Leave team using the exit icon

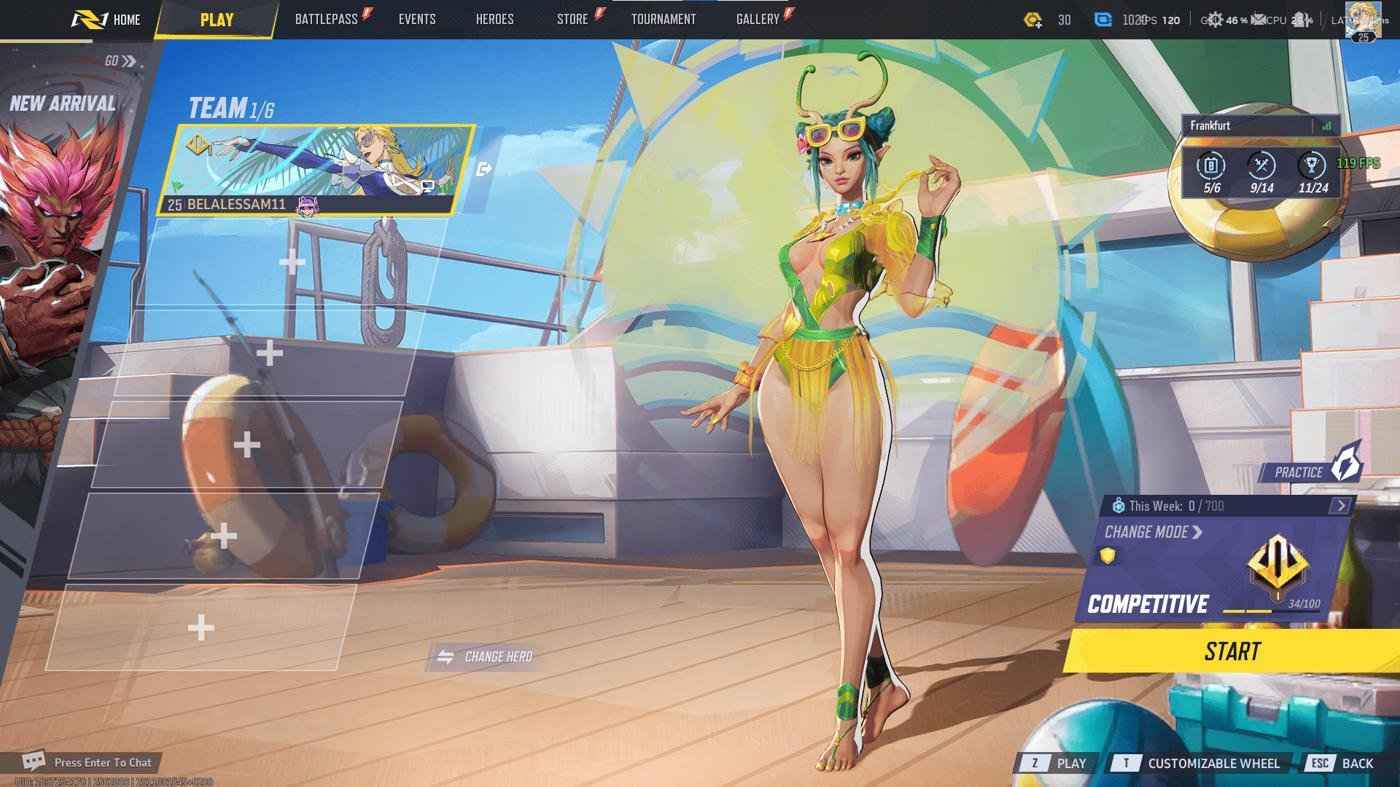pyautogui.click(x=485, y=169)
